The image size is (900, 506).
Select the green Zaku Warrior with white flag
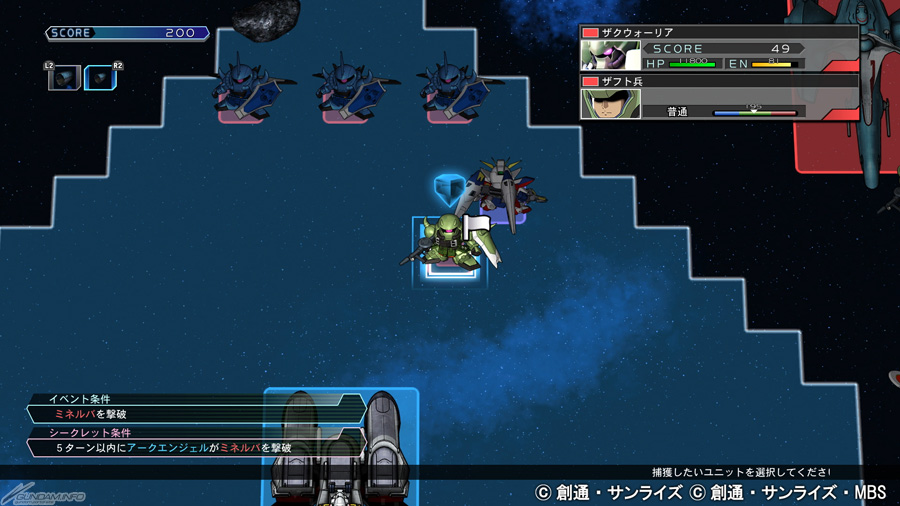447,243
